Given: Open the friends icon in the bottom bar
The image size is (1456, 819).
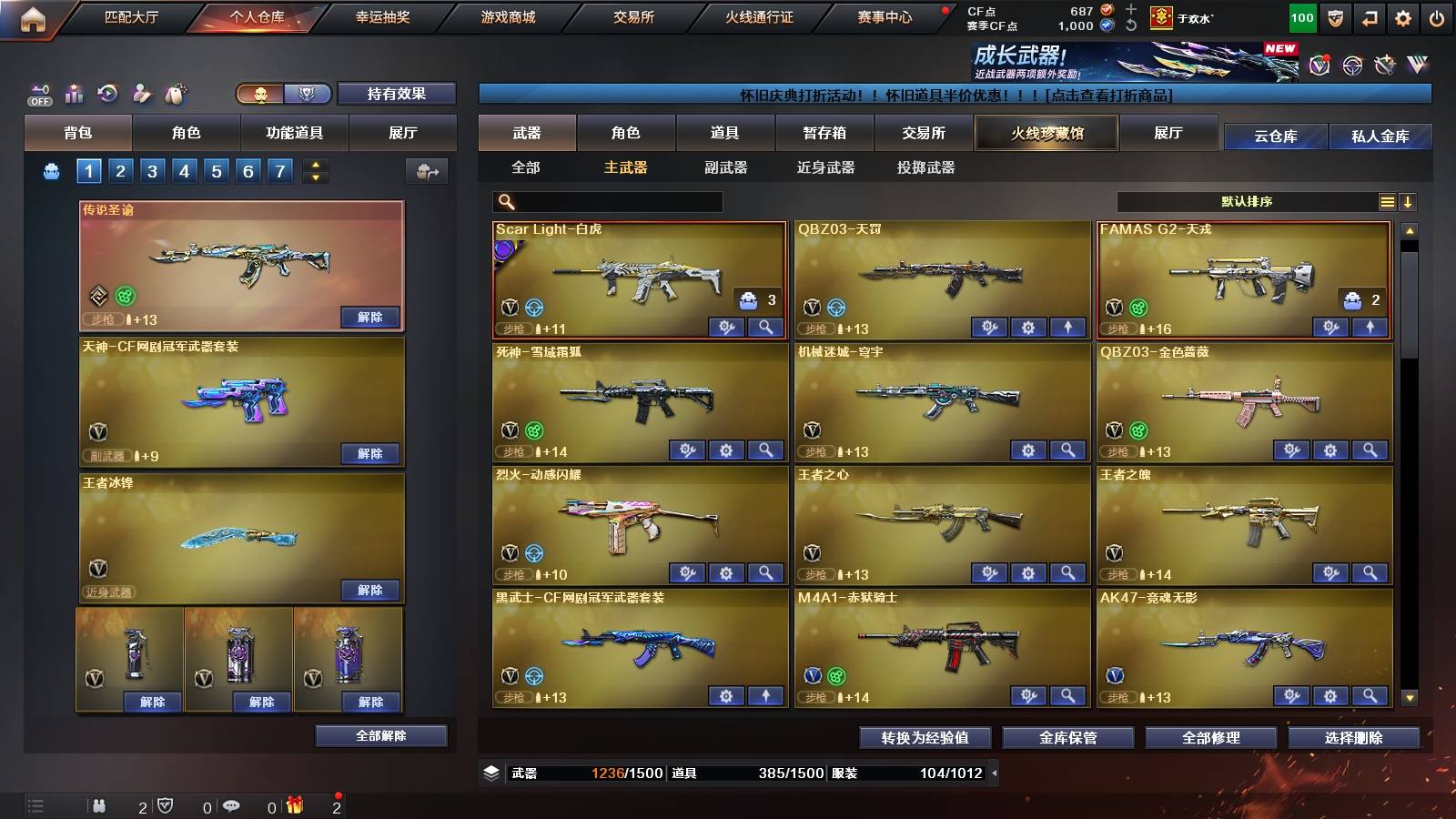Looking at the screenshot, I should click(x=99, y=805).
